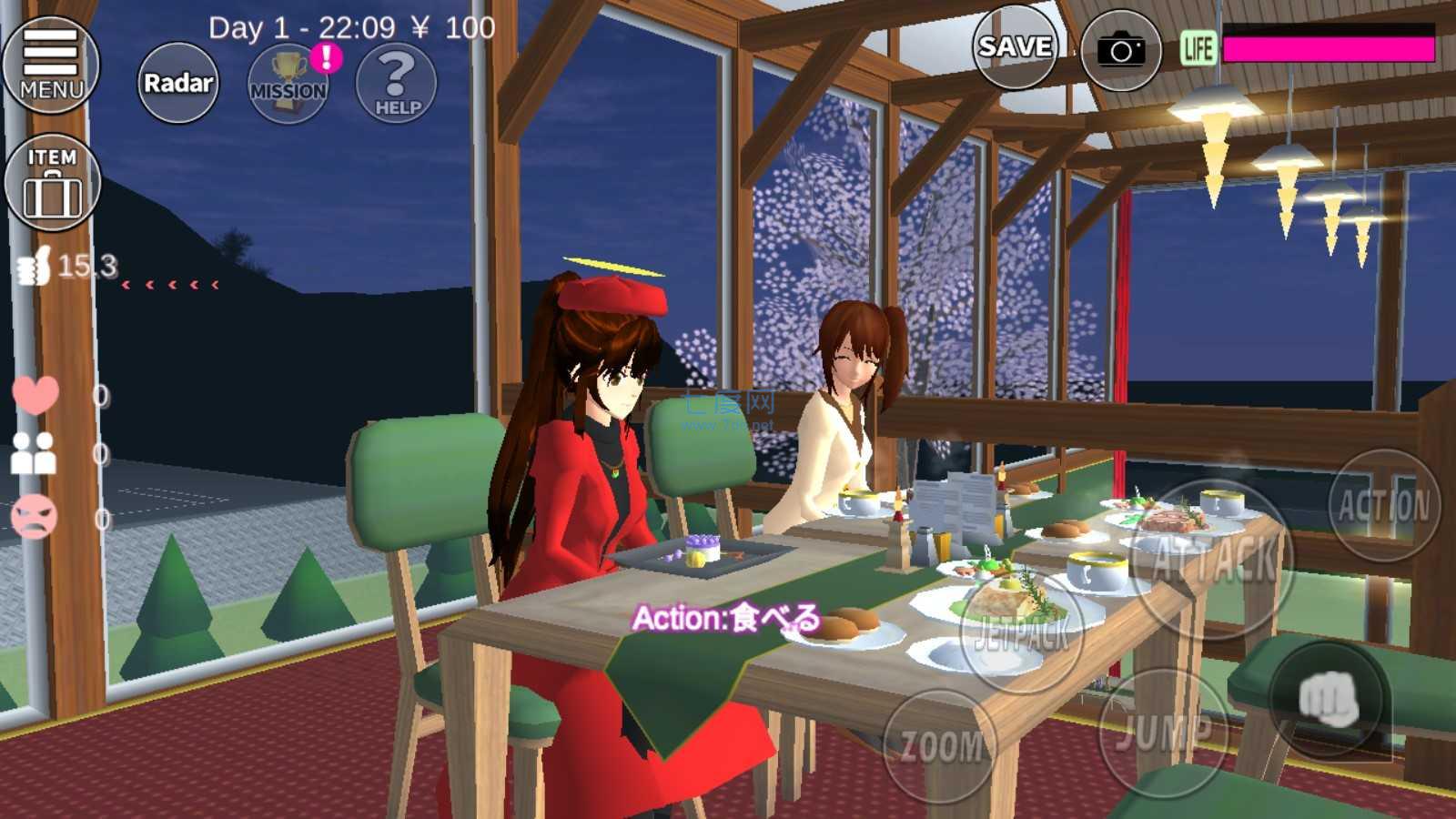The width and height of the screenshot is (1456, 819).
Task: Show the Help screen
Action: (x=397, y=83)
